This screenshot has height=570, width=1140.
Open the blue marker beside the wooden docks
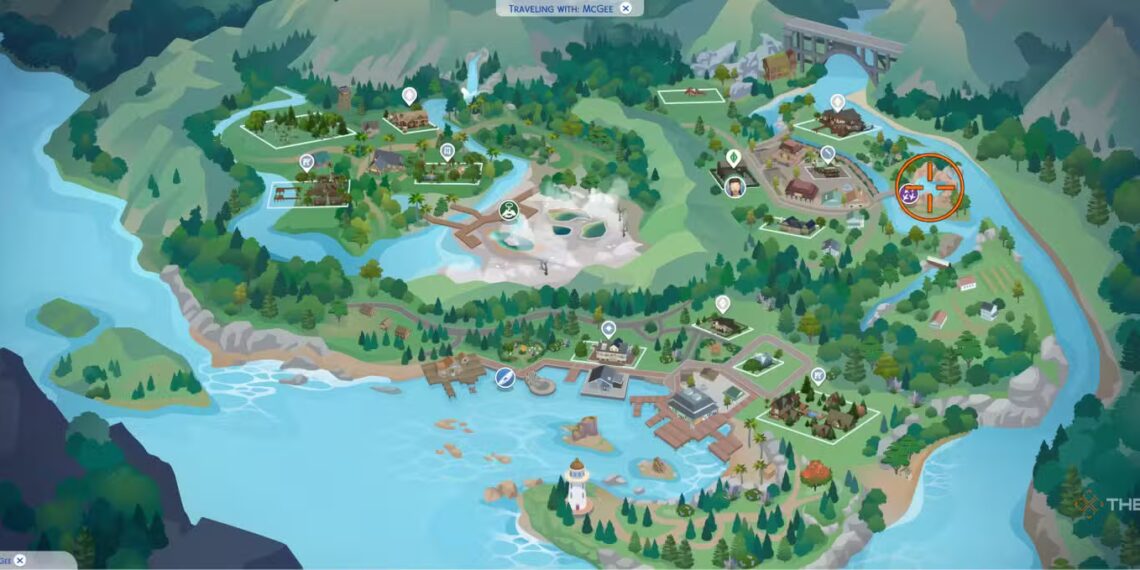(505, 378)
